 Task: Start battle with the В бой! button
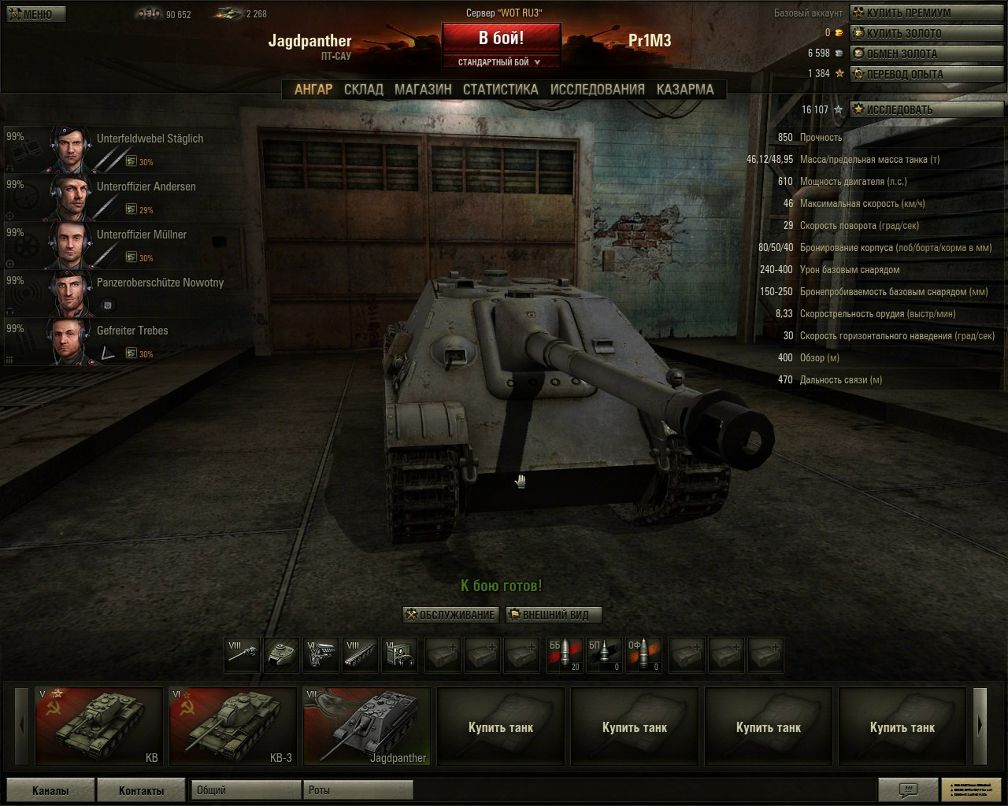[x=501, y=38]
